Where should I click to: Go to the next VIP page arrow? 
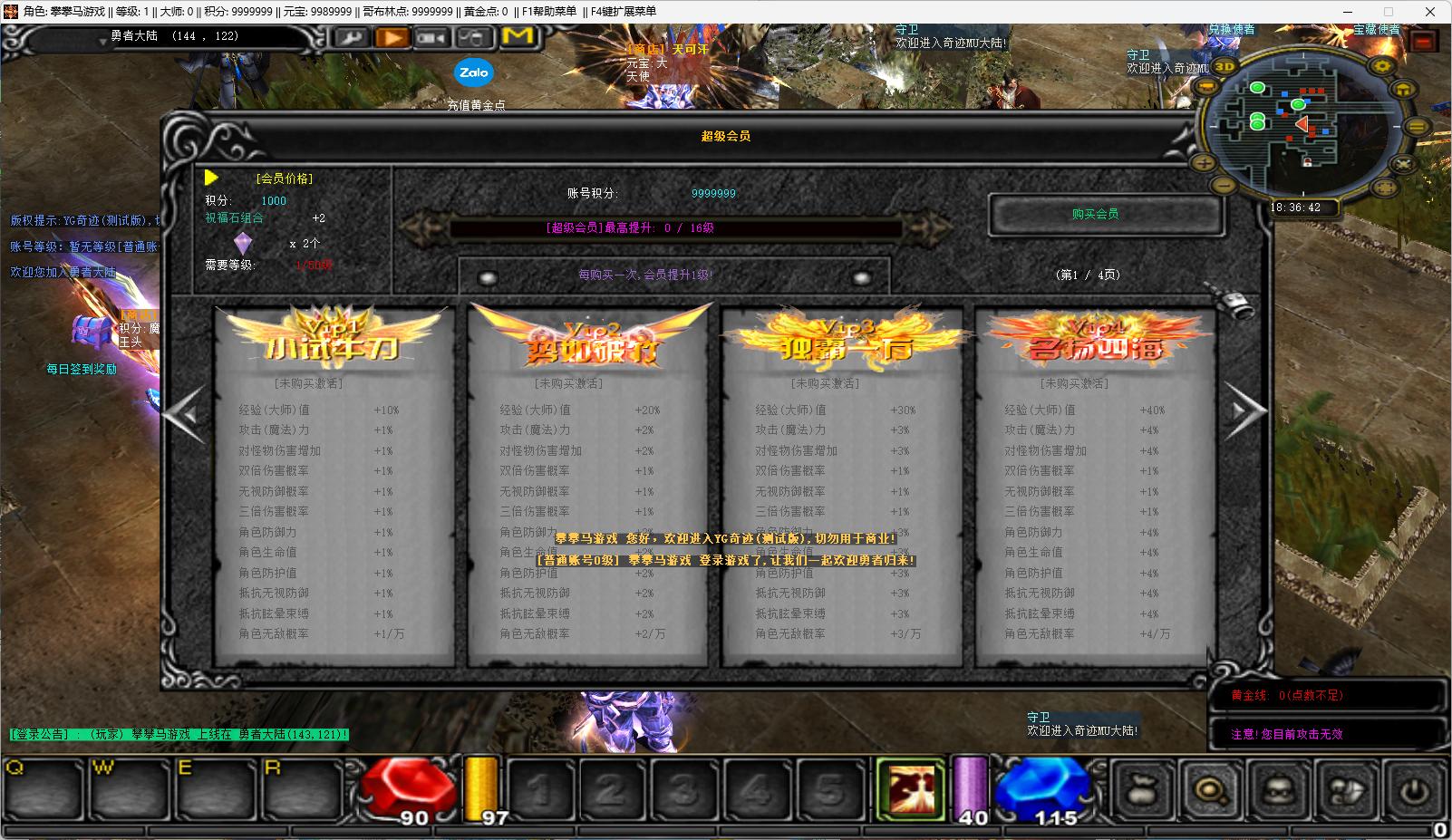pos(1246,412)
